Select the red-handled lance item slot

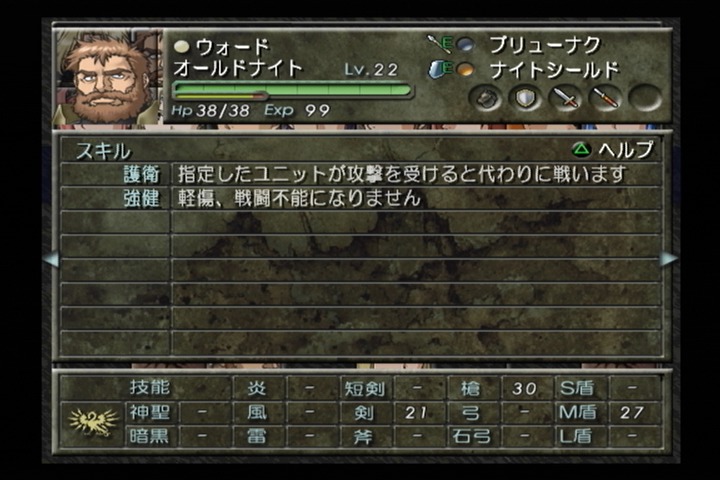tap(605, 98)
